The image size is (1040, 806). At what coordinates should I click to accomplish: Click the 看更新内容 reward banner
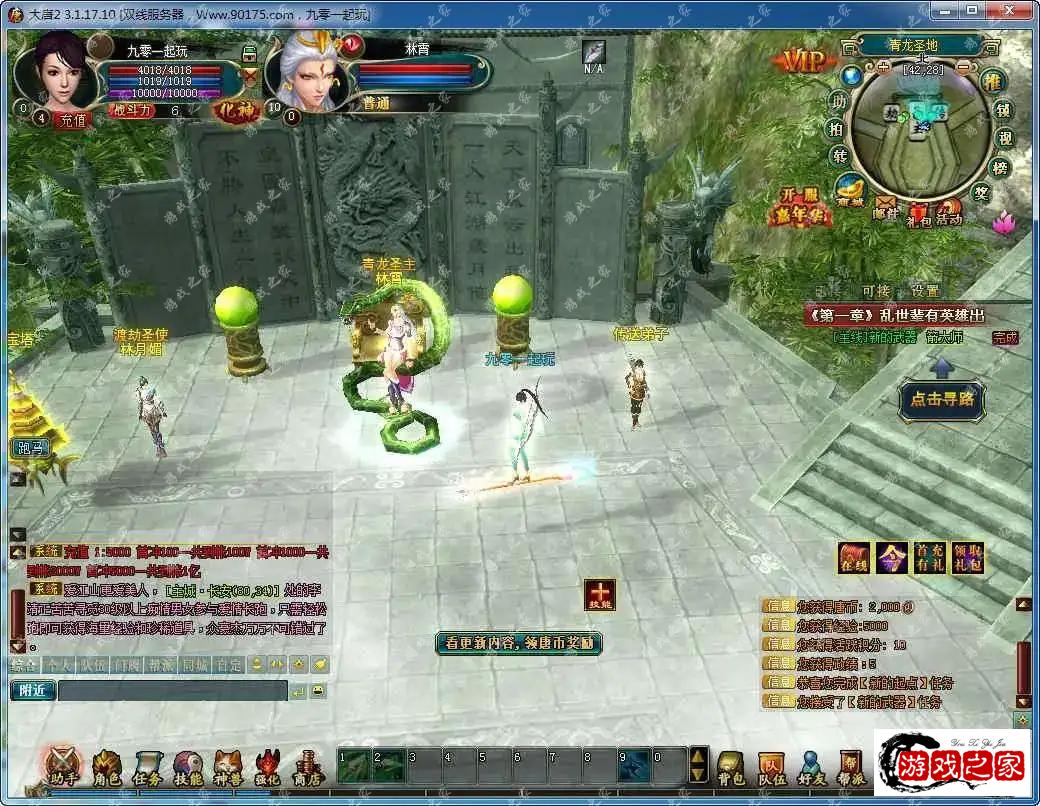519,643
